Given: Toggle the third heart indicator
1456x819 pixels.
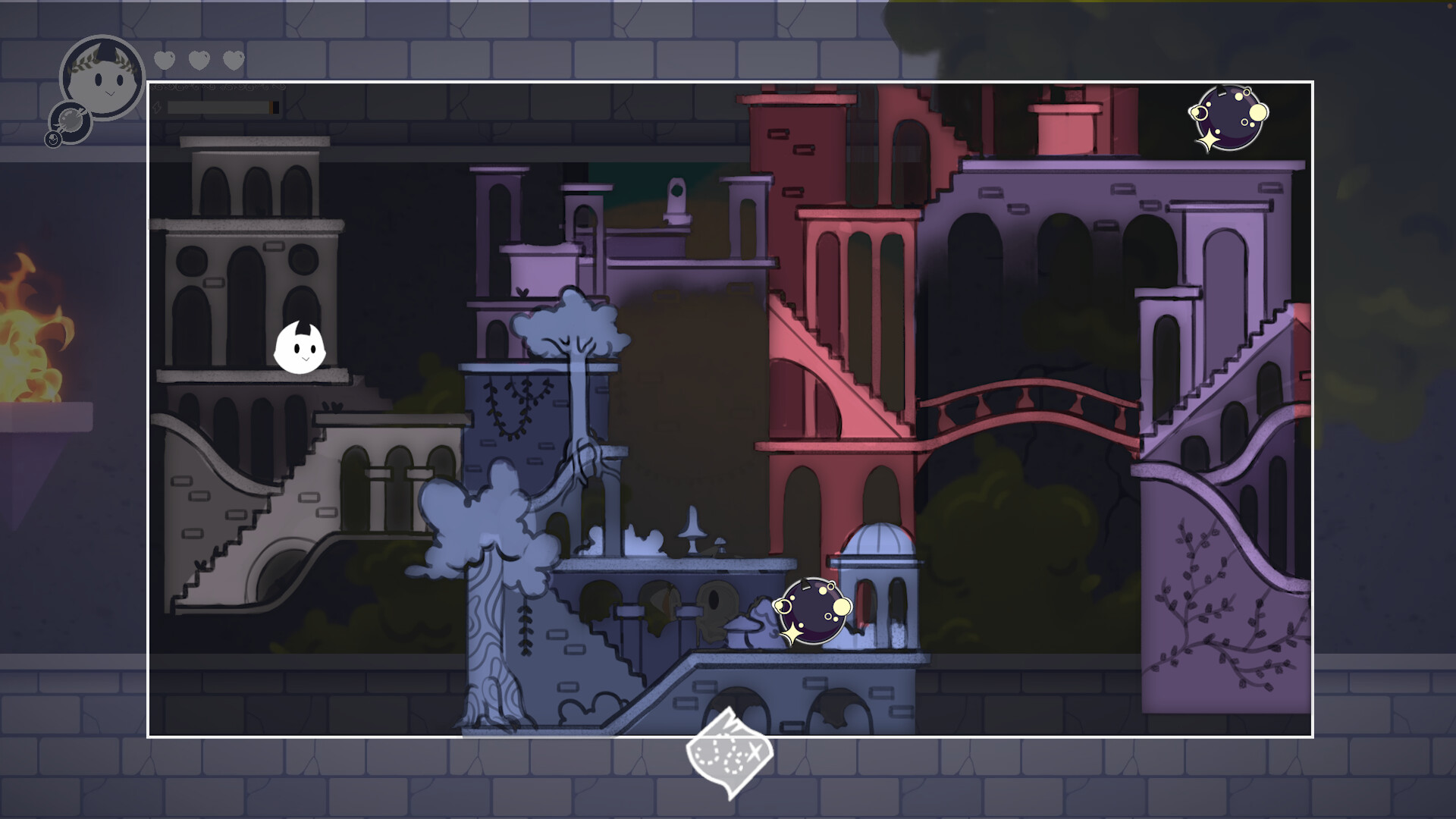Looking at the screenshot, I should (232, 59).
